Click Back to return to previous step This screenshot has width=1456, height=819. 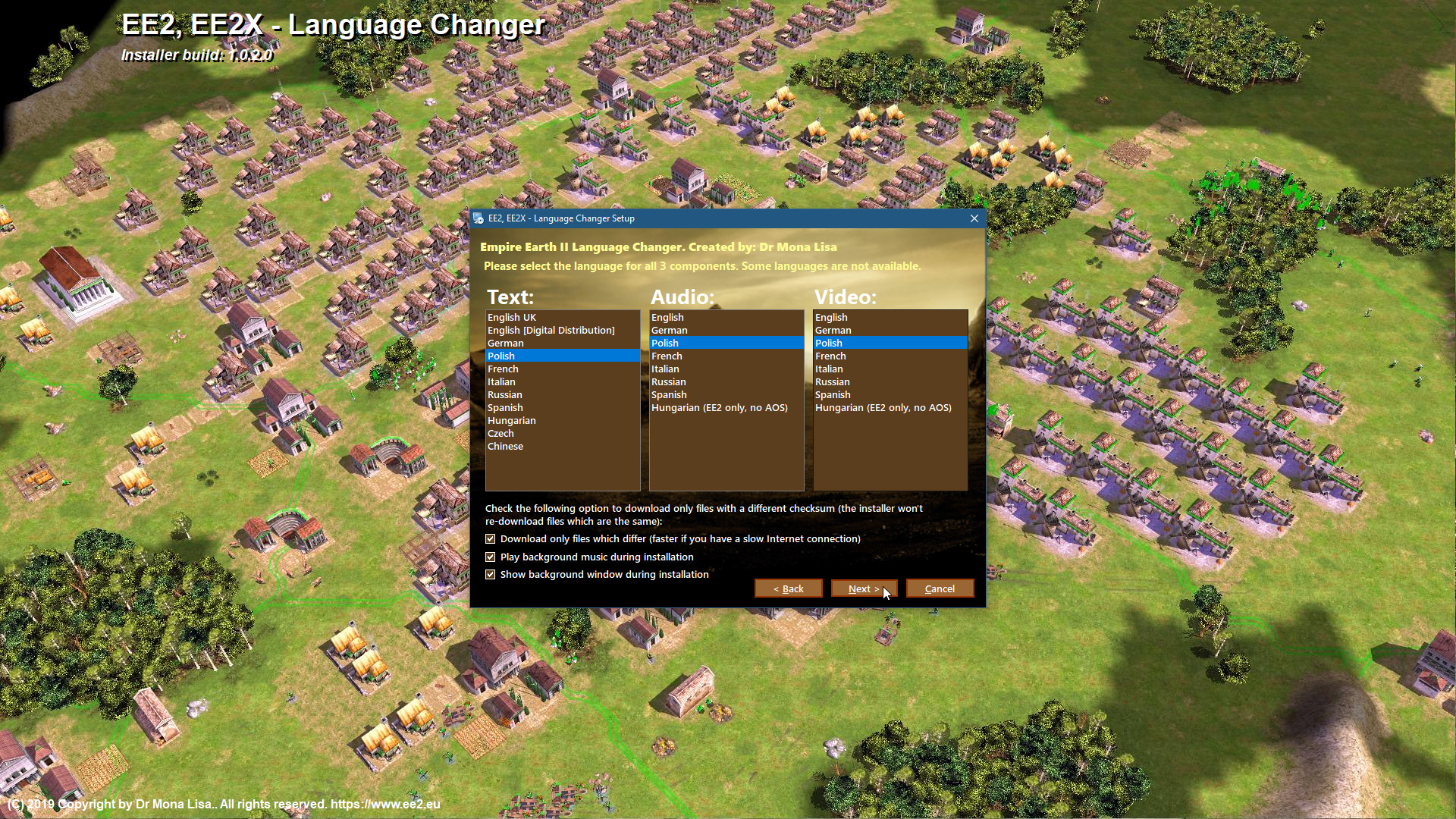pyautogui.click(x=788, y=588)
